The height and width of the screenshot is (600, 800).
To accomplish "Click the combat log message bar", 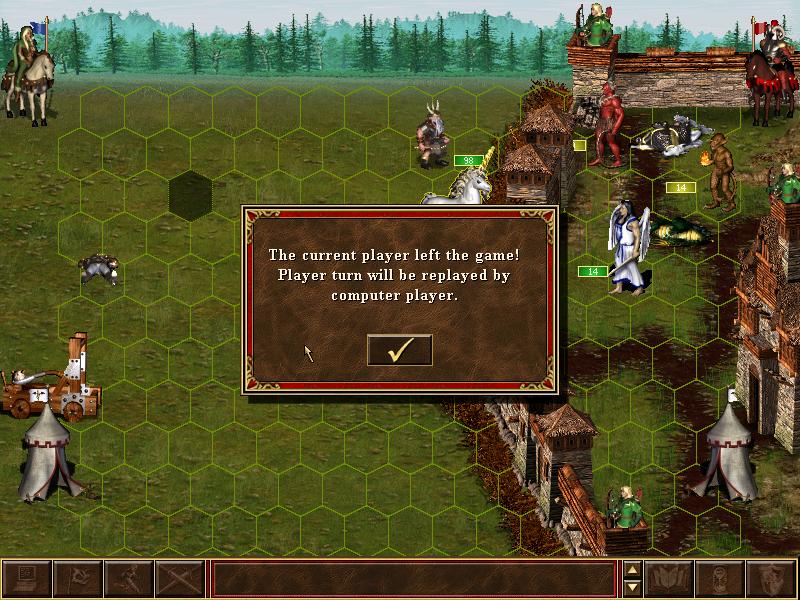I will coord(413,578).
